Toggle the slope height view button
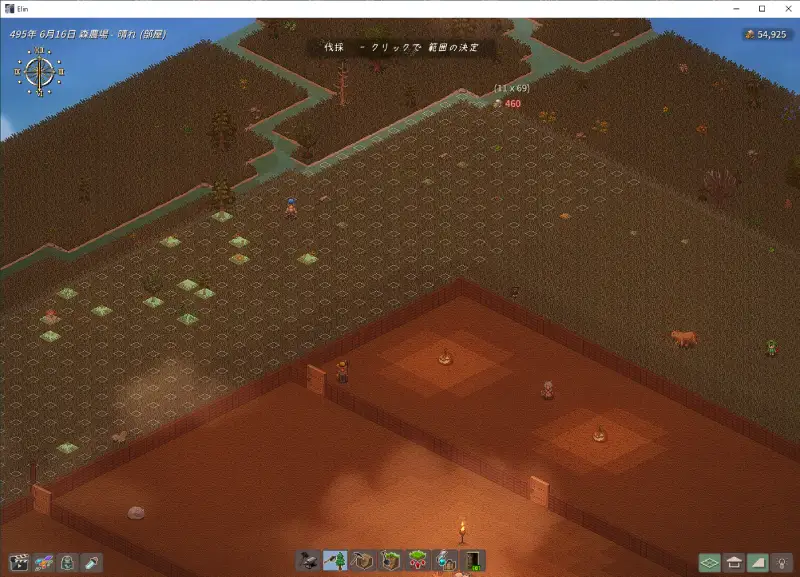The image size is (800, 577). coord(758,563)
